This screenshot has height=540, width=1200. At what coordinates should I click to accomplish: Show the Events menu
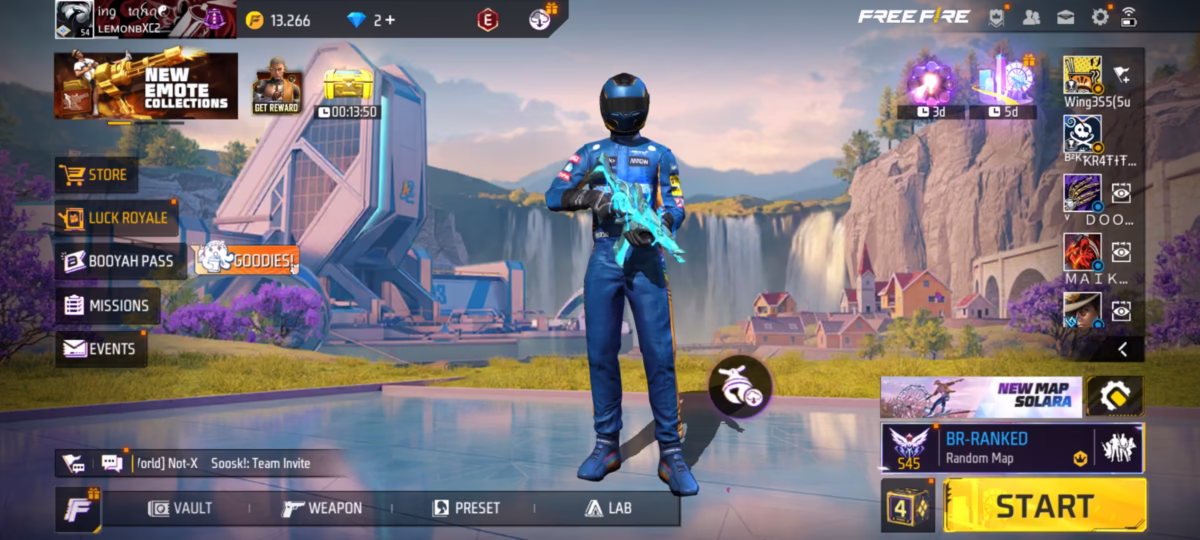(x=100, y=349)
